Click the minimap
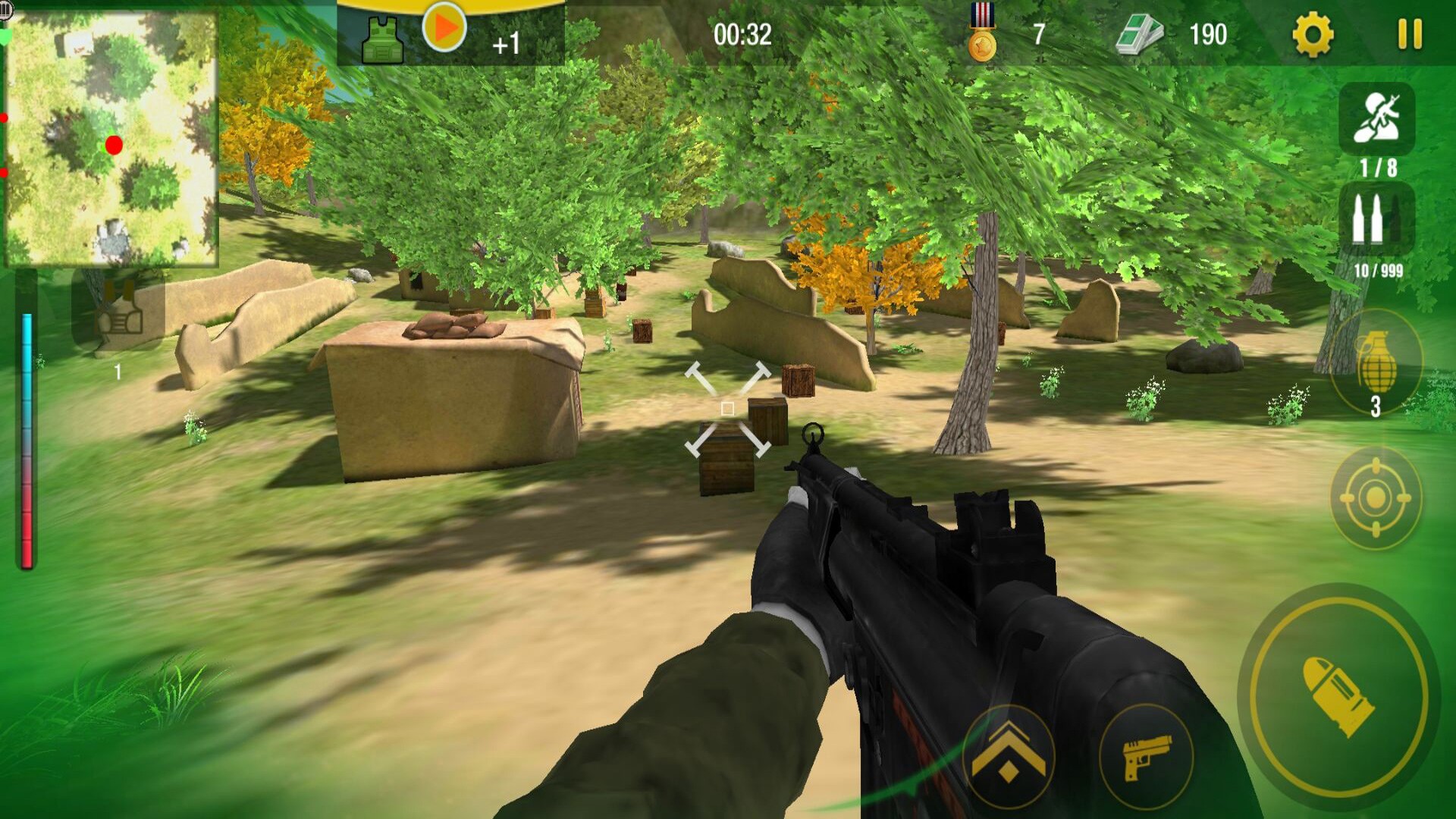1456x819 pixels. [x=111, y=138]
